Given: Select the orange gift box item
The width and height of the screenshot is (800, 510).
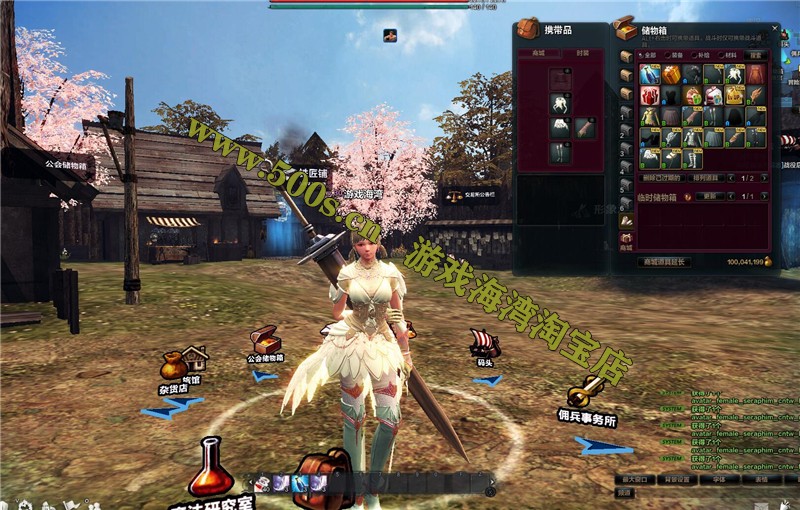Looking at the screenshot, I should pyautogui.click(x=671, y=74).
